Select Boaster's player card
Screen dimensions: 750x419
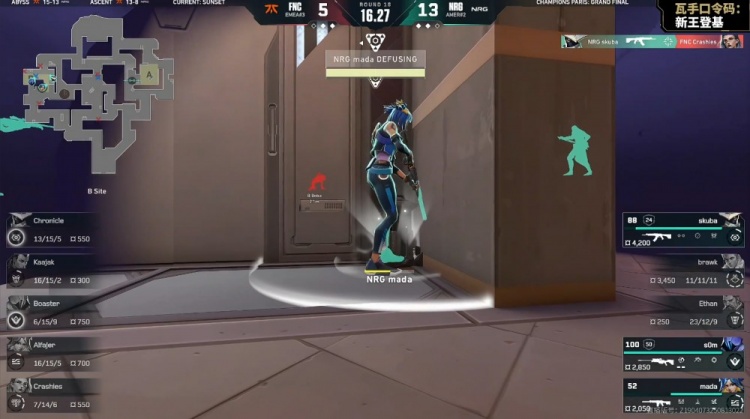[52, 312]
